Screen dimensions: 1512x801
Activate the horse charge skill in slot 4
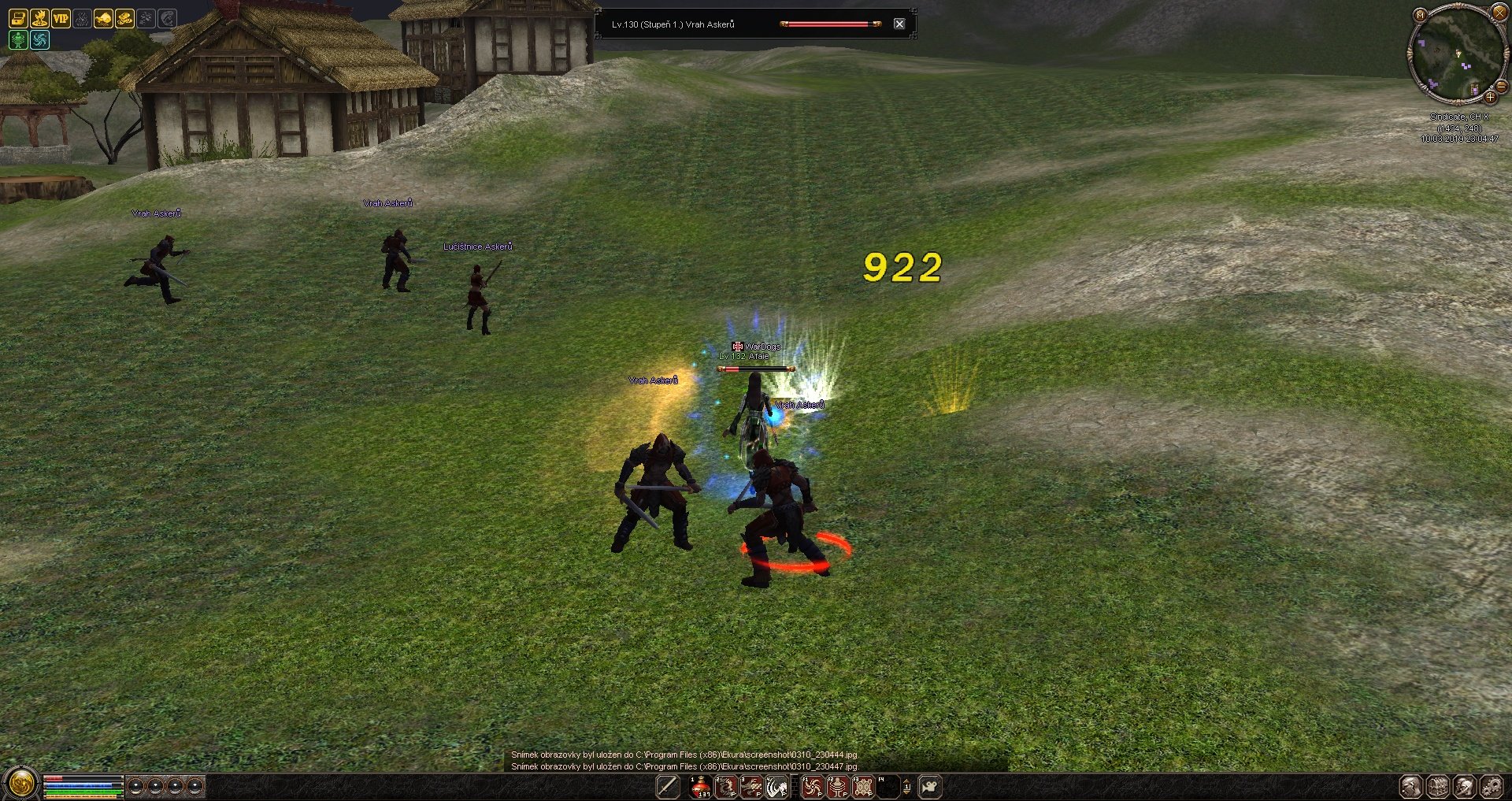click(777, 786)
